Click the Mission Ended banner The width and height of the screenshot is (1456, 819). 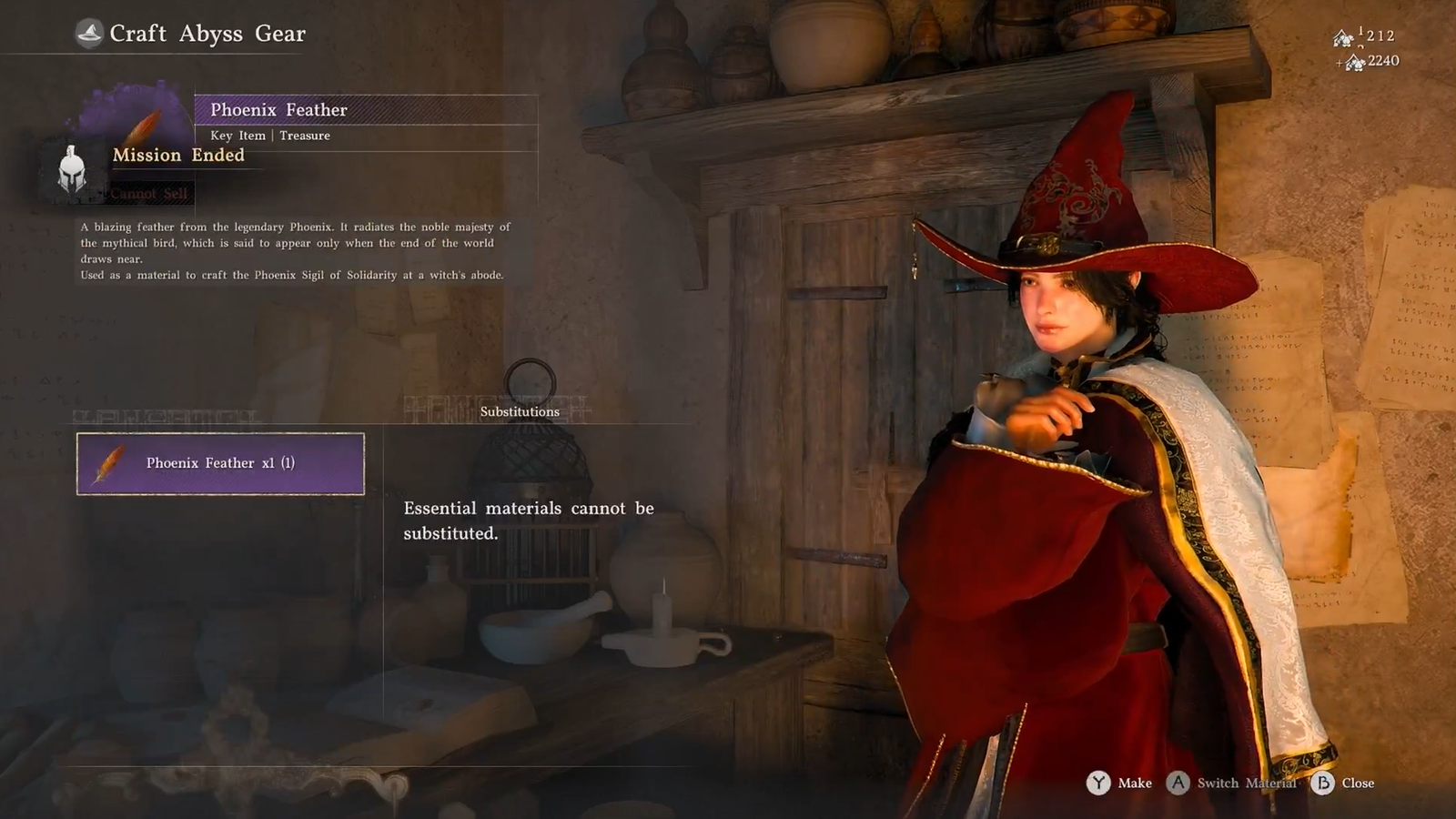178,155
